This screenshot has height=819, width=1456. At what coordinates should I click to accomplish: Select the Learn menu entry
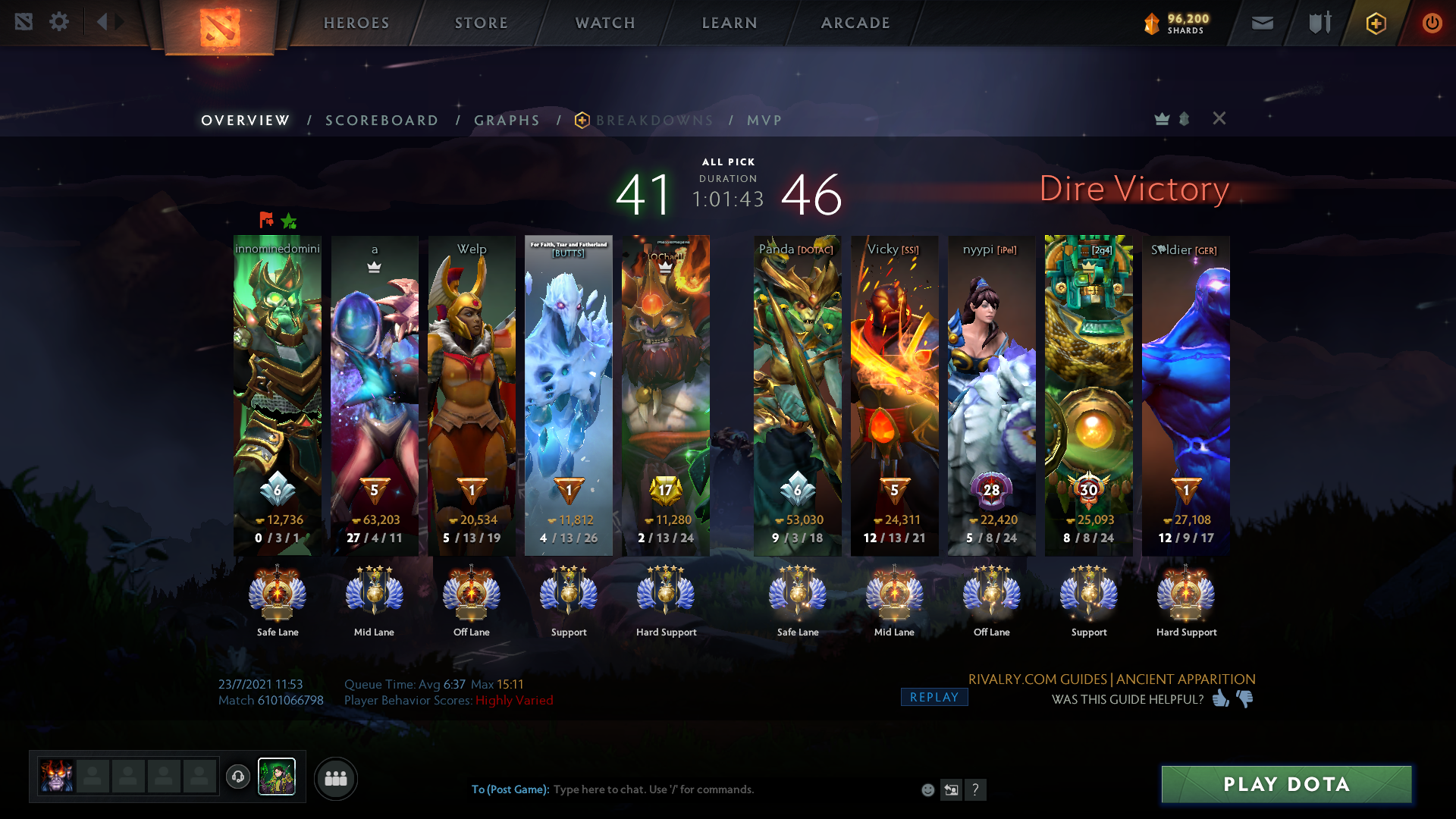730,23
